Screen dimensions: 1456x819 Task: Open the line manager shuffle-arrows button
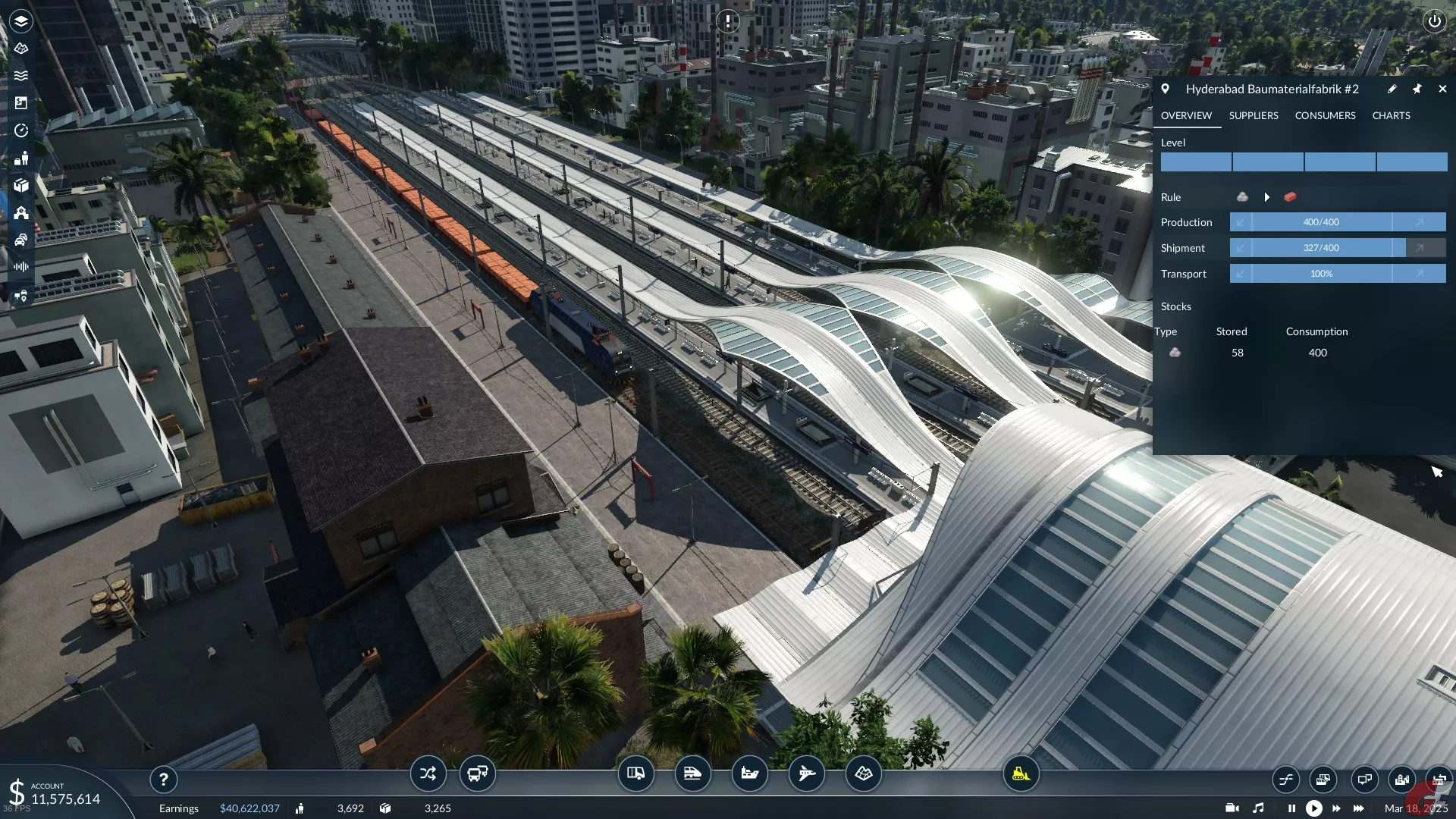[x=428, y=774]
